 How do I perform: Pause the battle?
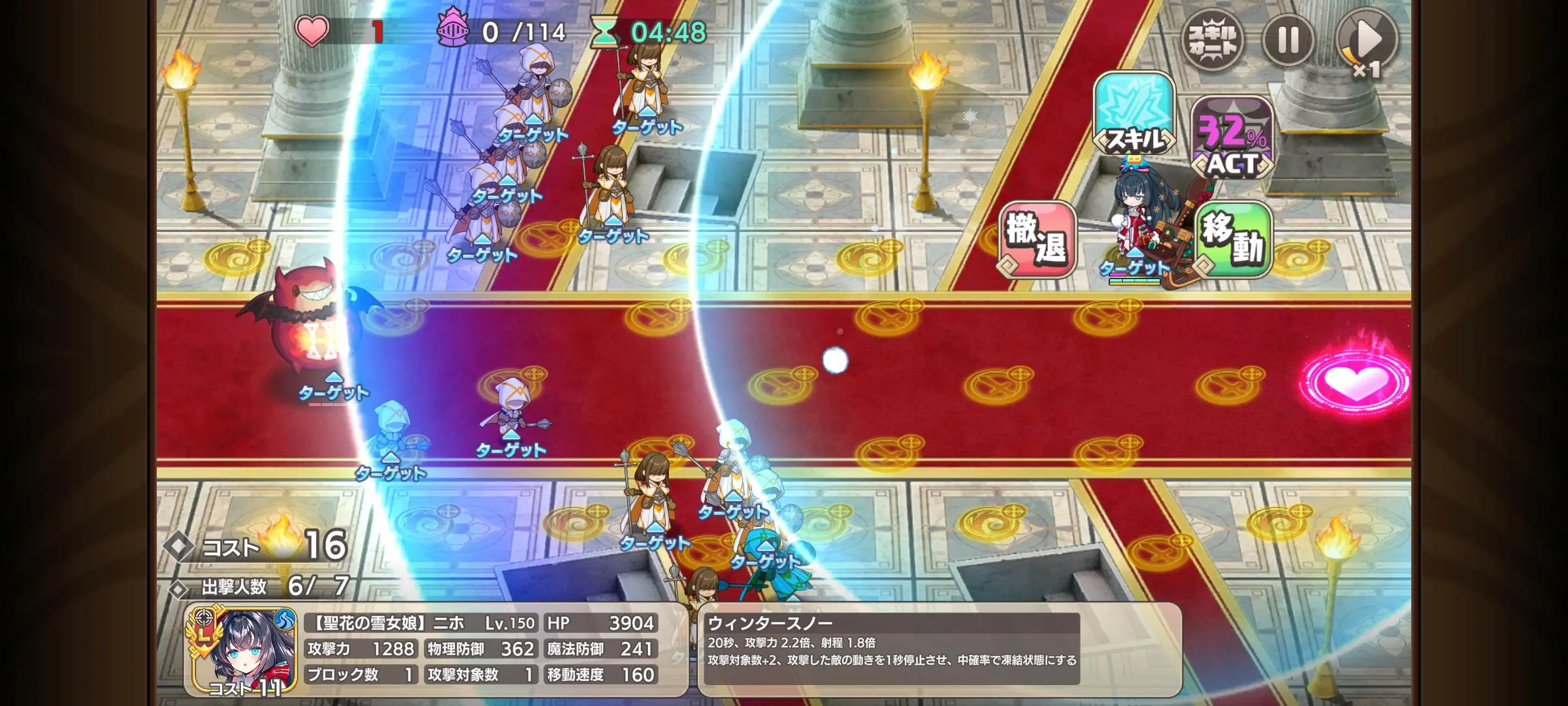point(1288,39)
